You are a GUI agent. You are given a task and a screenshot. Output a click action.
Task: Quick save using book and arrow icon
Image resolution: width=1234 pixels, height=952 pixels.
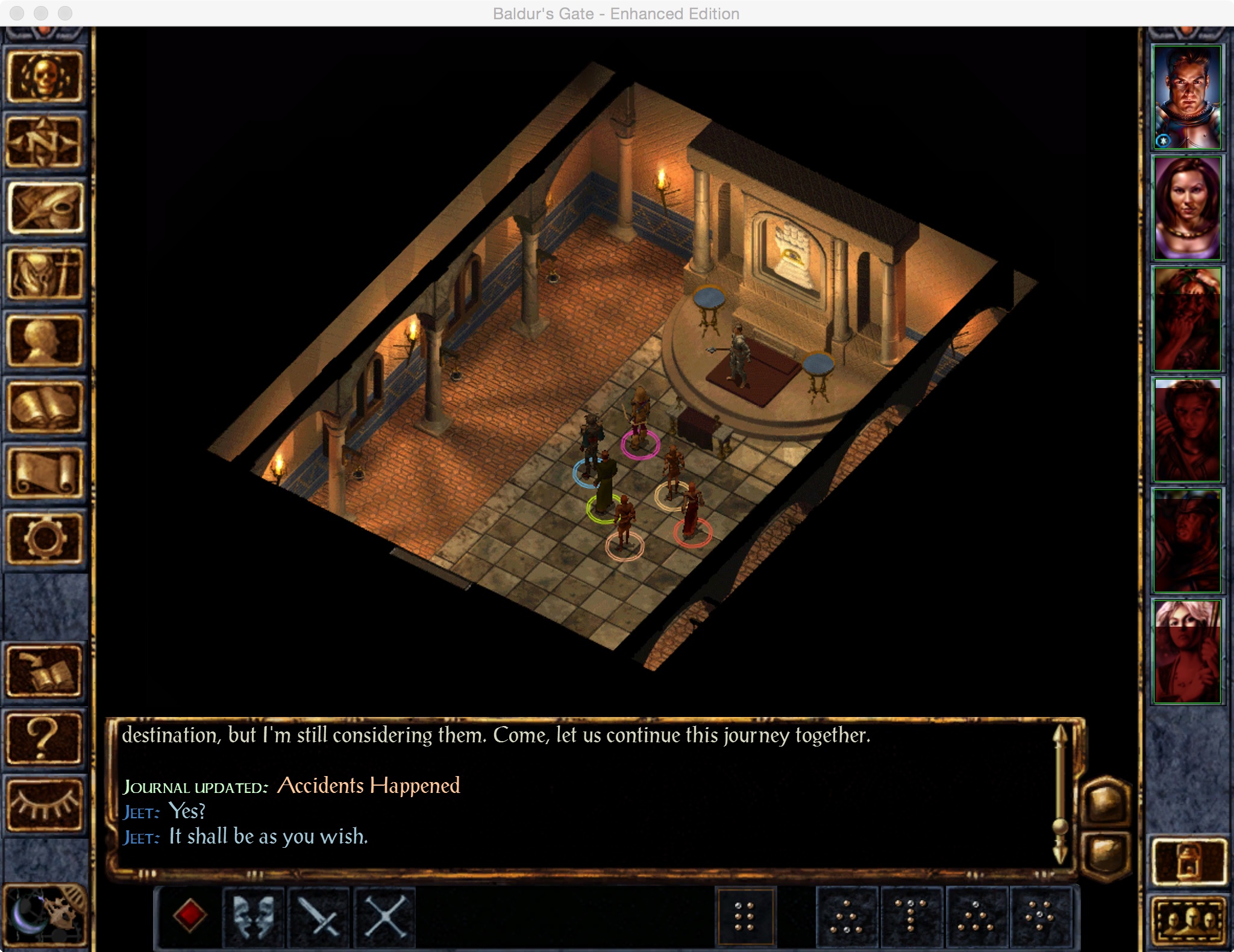coord(44,671)
